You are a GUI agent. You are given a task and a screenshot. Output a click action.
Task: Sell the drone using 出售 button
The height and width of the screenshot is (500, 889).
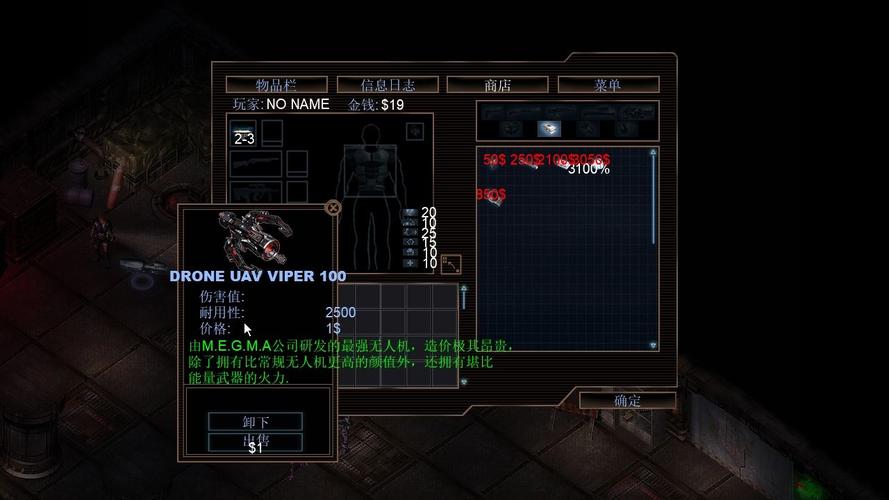[x=255, y=440]
